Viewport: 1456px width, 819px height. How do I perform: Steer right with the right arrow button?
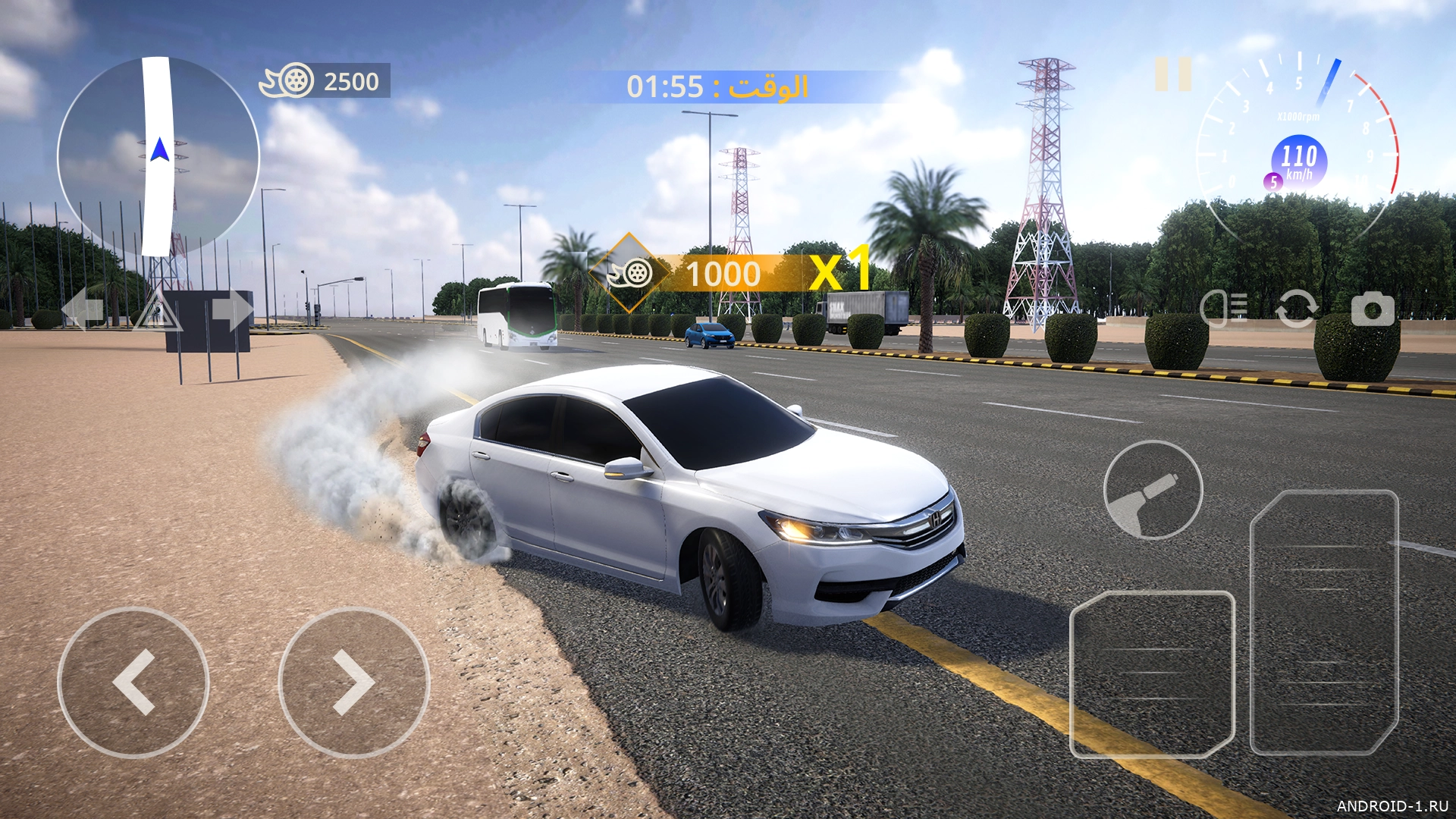(354, 682)
